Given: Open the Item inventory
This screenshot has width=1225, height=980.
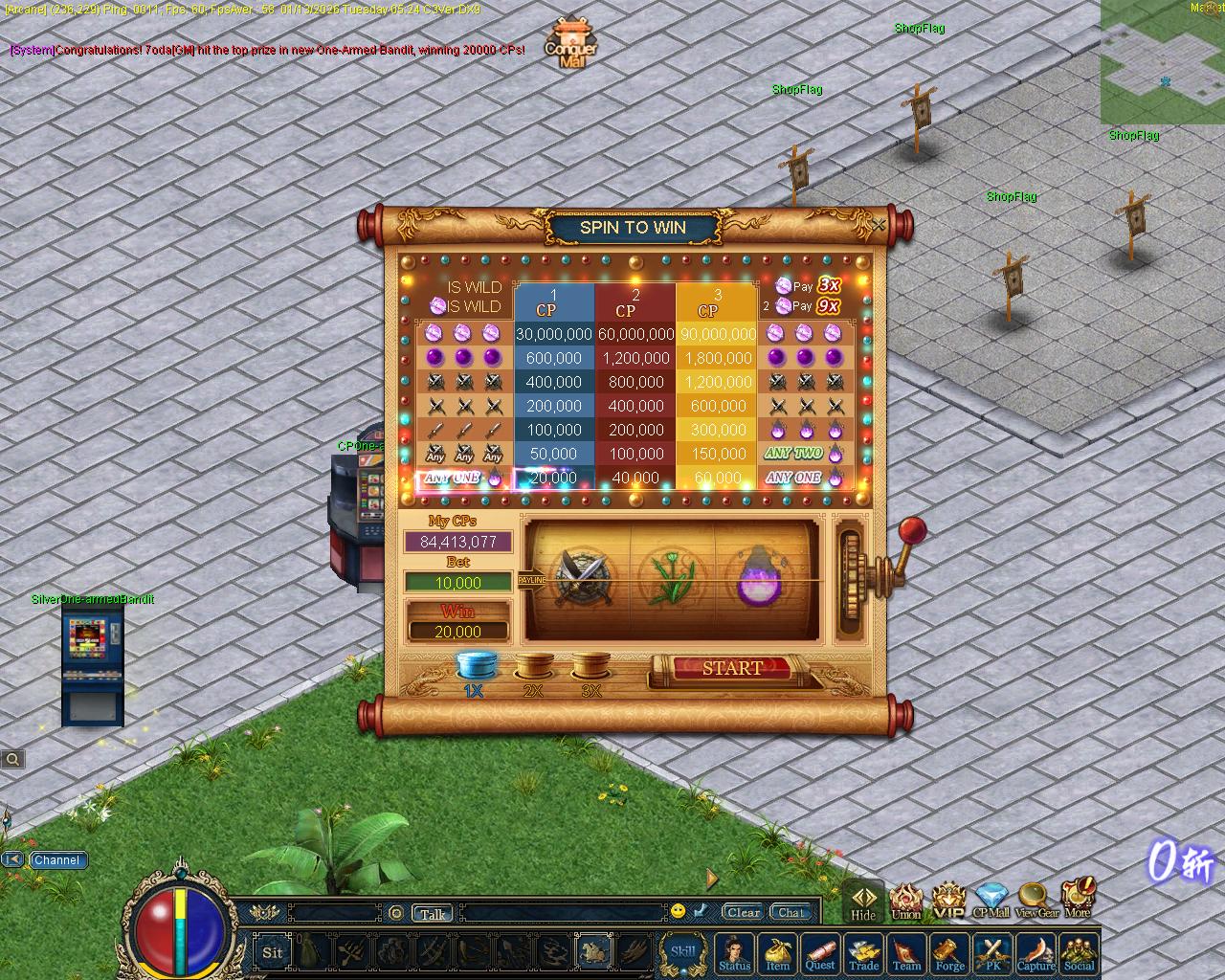Looking at the screenshot, I should [777, 953].
